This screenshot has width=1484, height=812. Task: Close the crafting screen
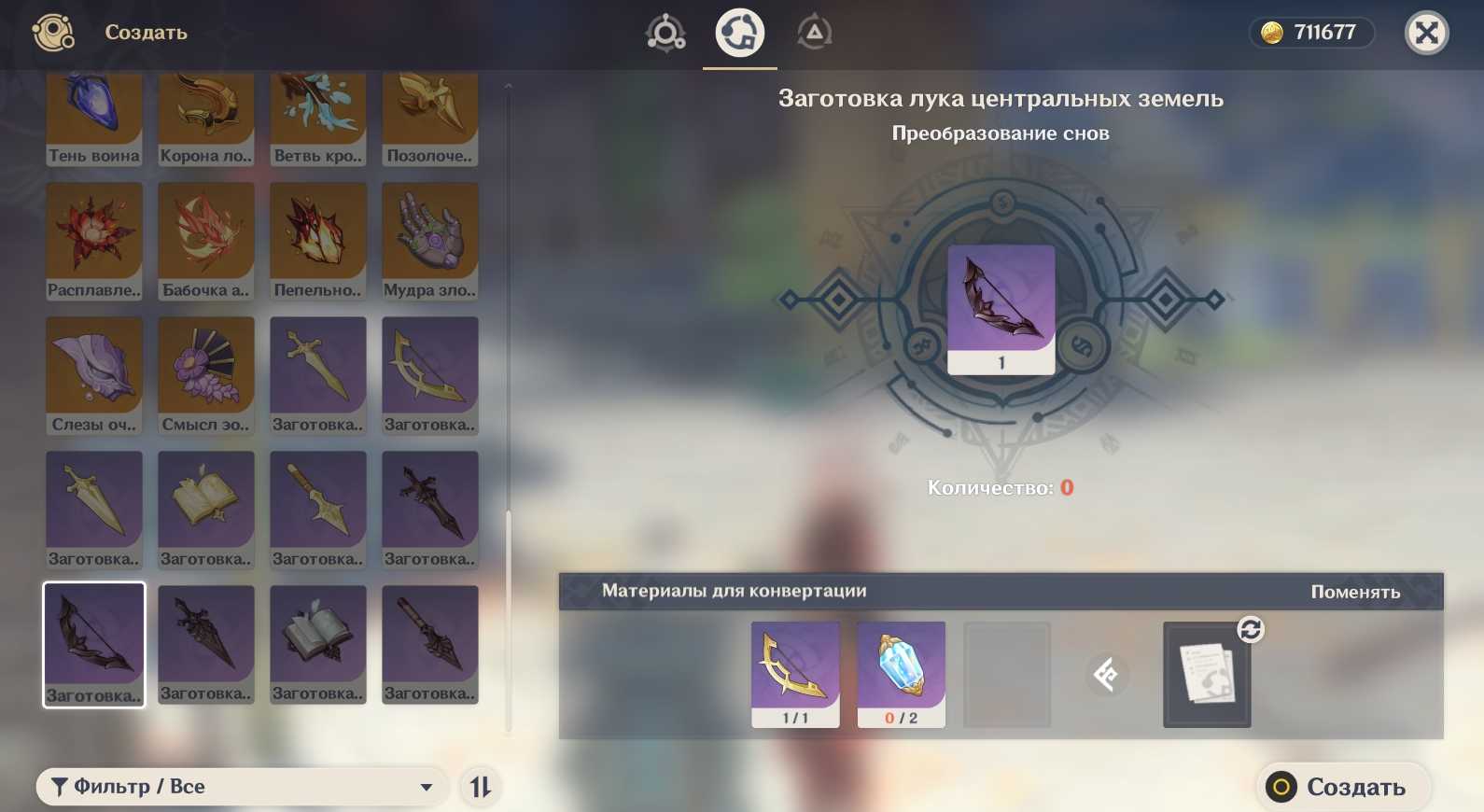click(1426, 34)
